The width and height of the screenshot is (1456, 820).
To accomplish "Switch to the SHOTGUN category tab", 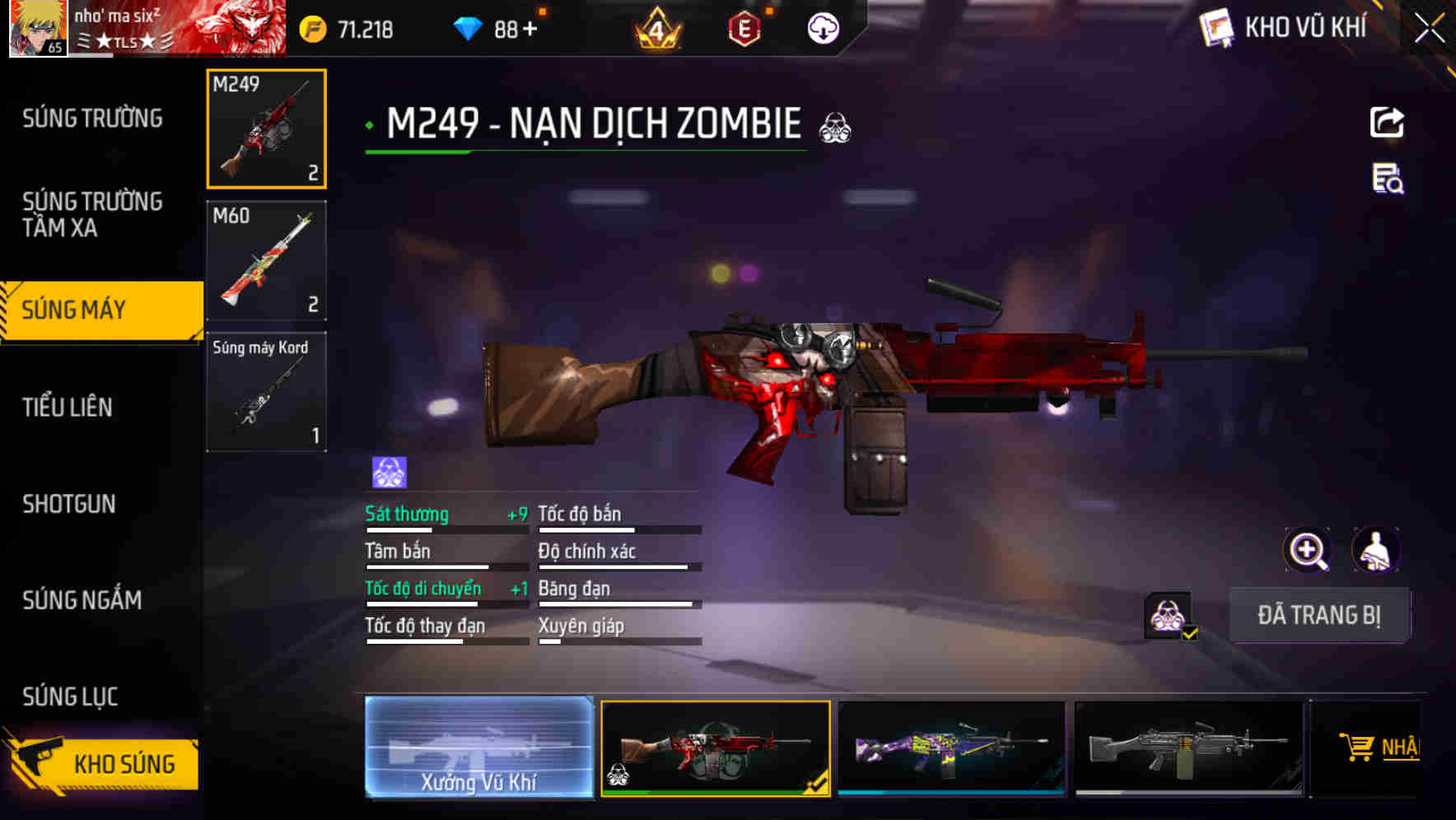I will [72, 504].
